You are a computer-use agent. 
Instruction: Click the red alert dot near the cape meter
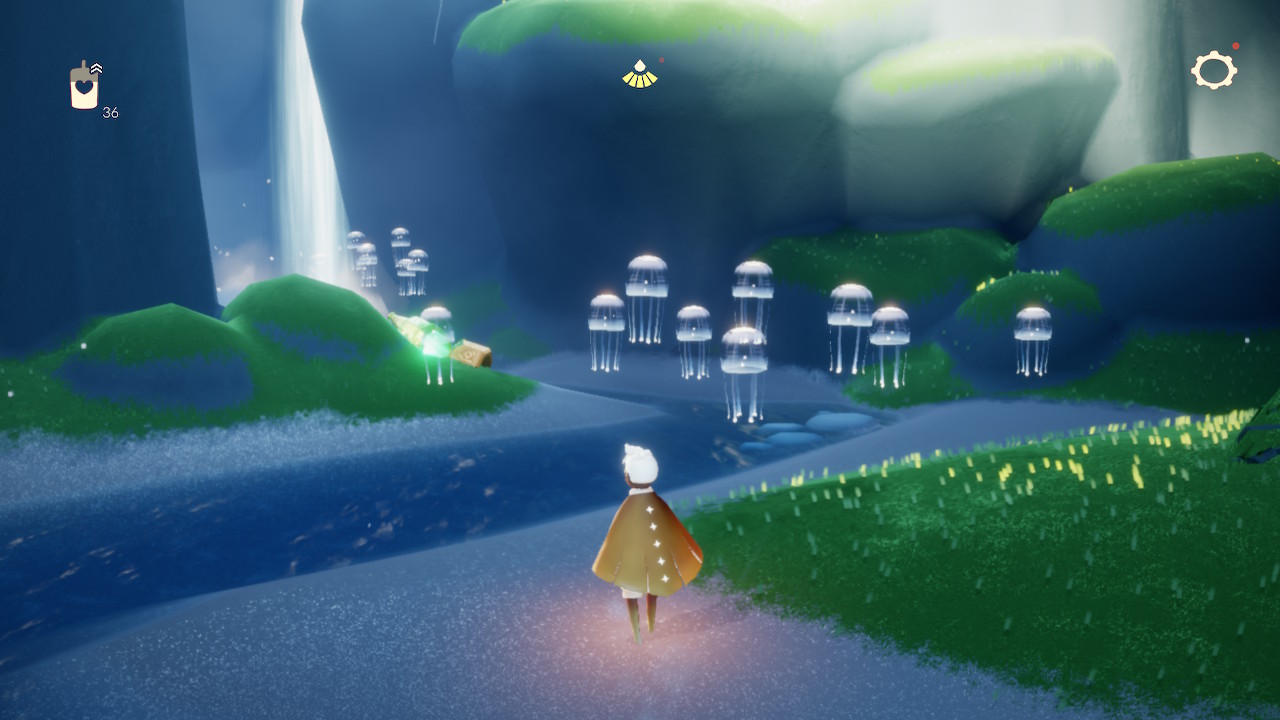tap(661, 59)
